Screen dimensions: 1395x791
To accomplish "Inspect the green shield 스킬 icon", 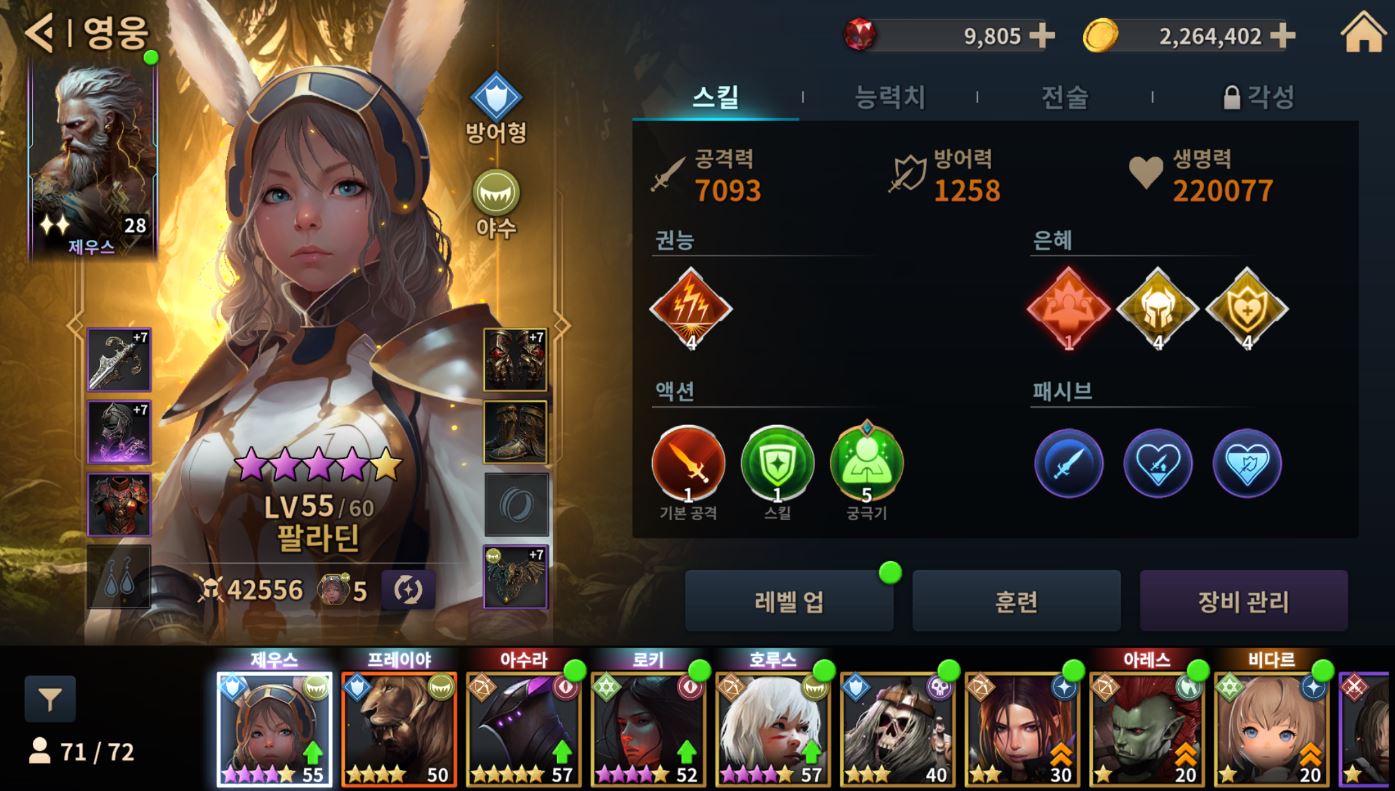I will (777, 464).
